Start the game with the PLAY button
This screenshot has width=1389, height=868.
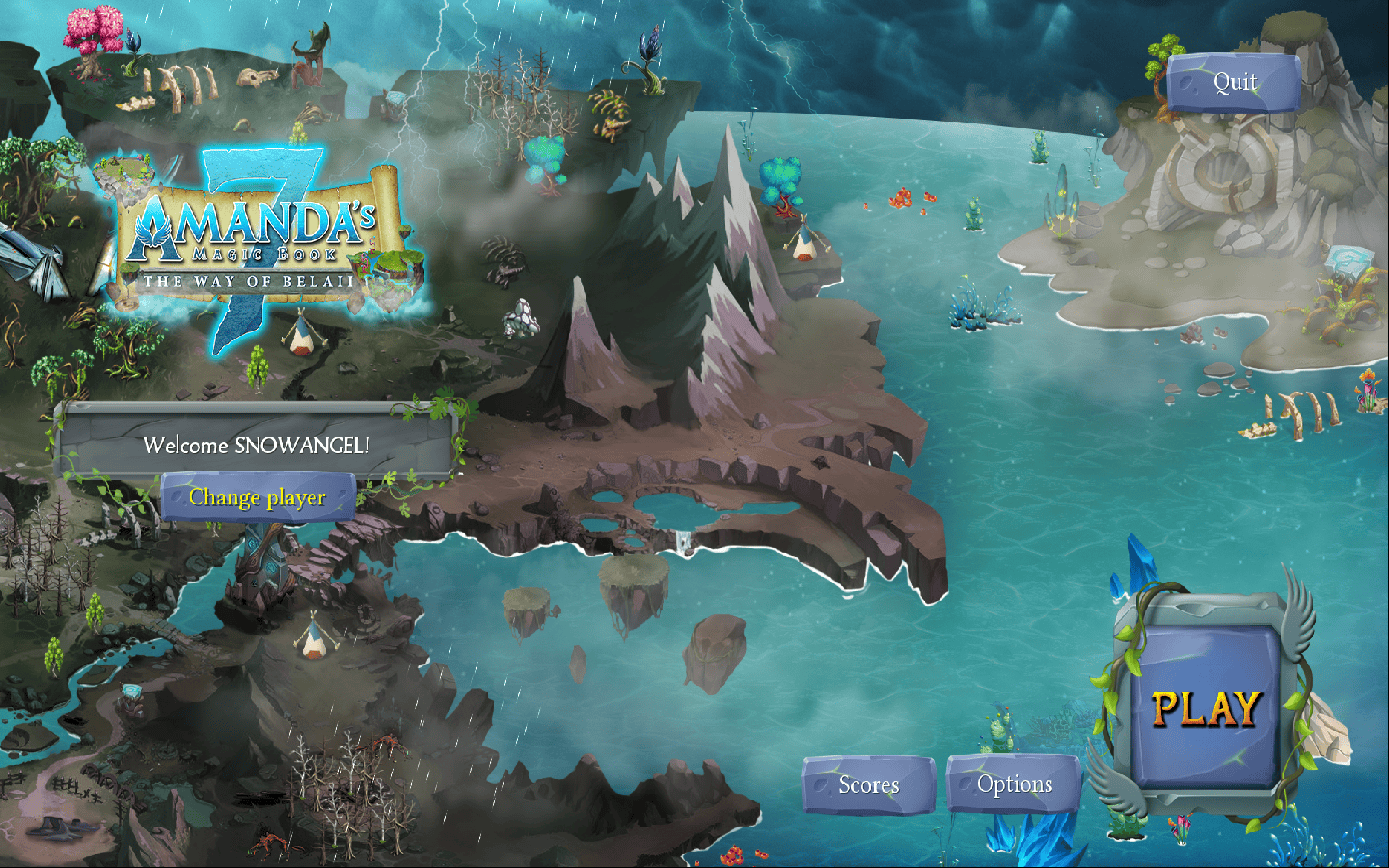point(1206,709)
